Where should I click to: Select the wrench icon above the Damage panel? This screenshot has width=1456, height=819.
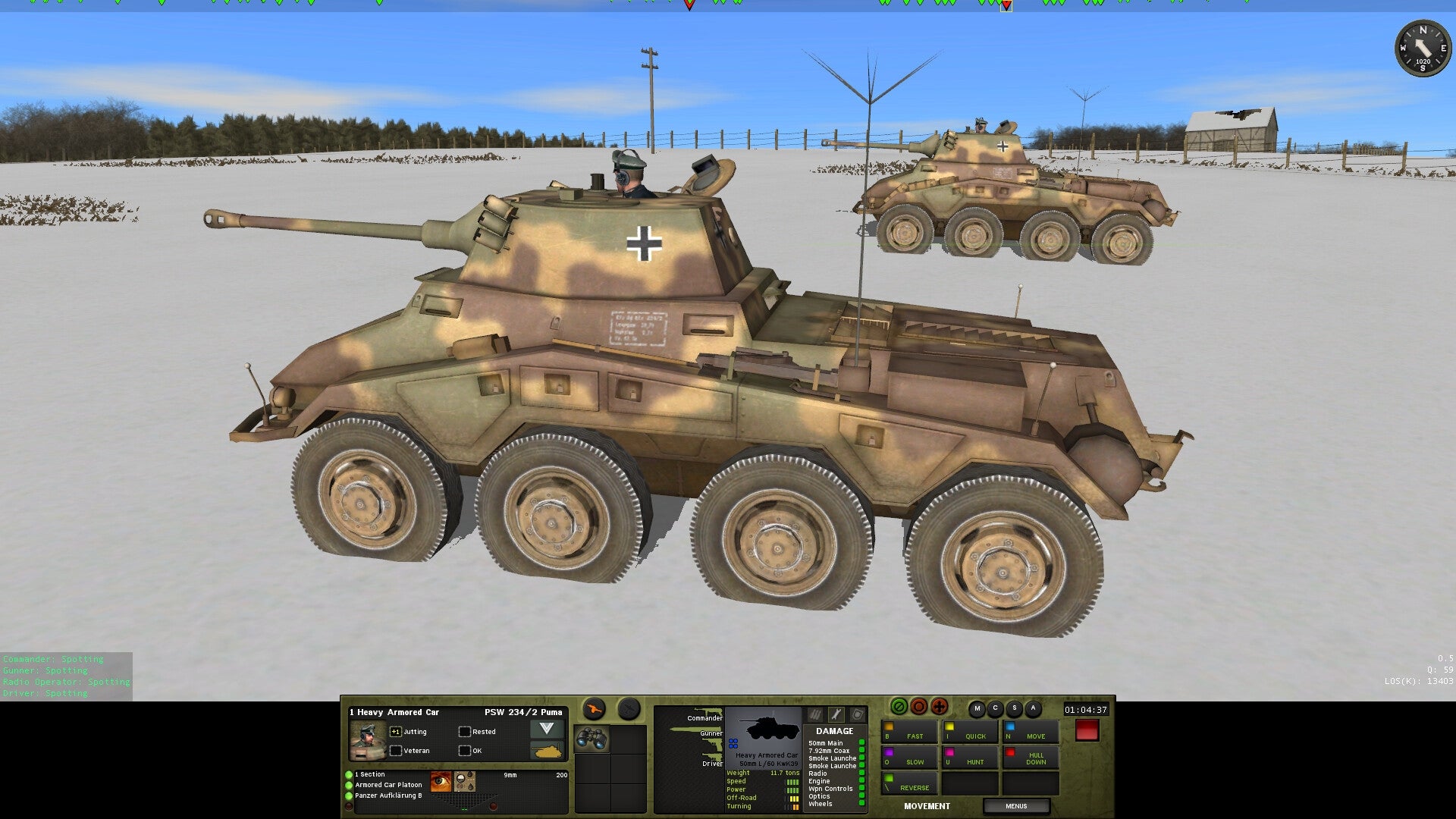point(835,716)
